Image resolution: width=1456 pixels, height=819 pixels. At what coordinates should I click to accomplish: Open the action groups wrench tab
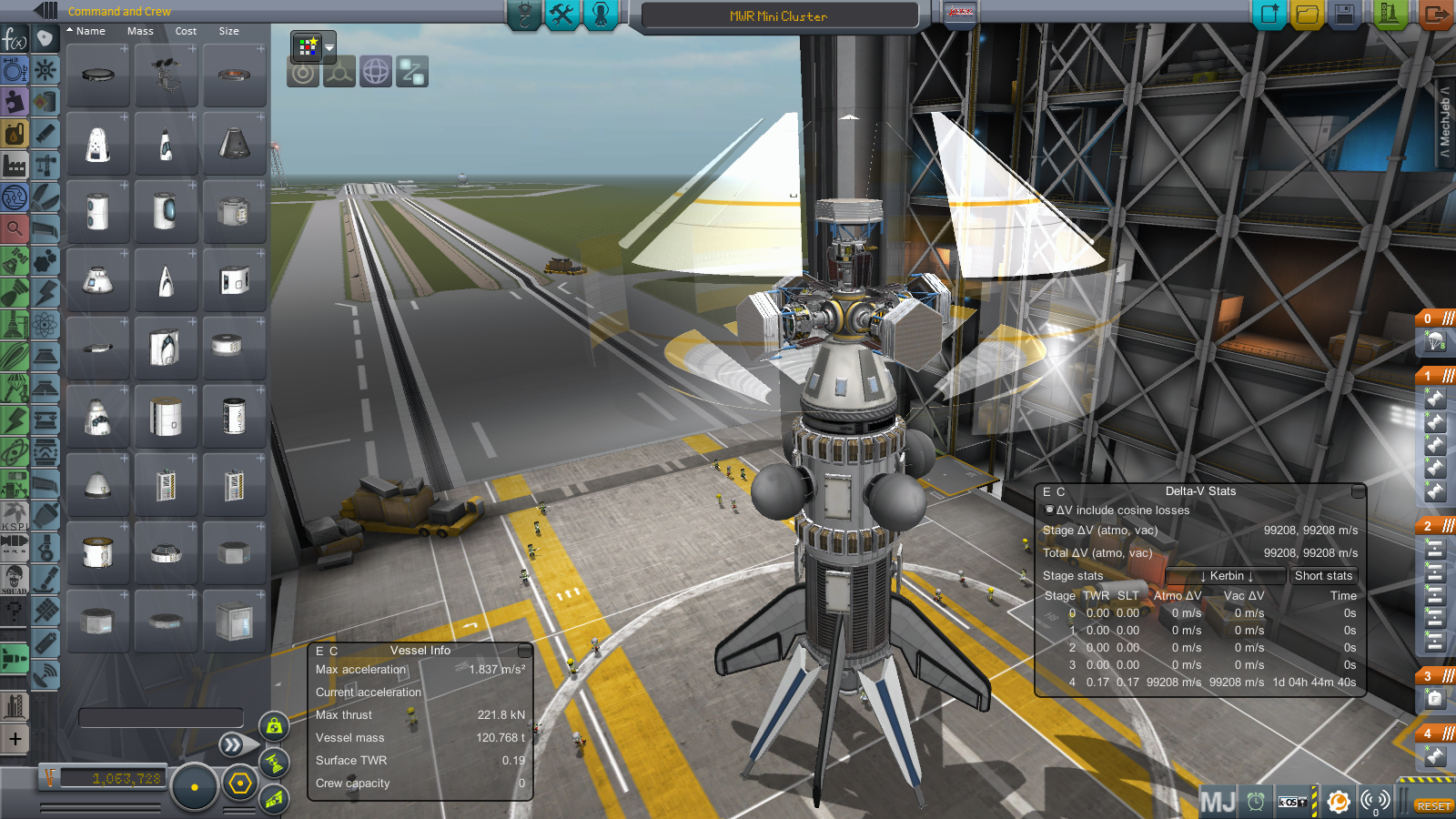tap(562, 15)
